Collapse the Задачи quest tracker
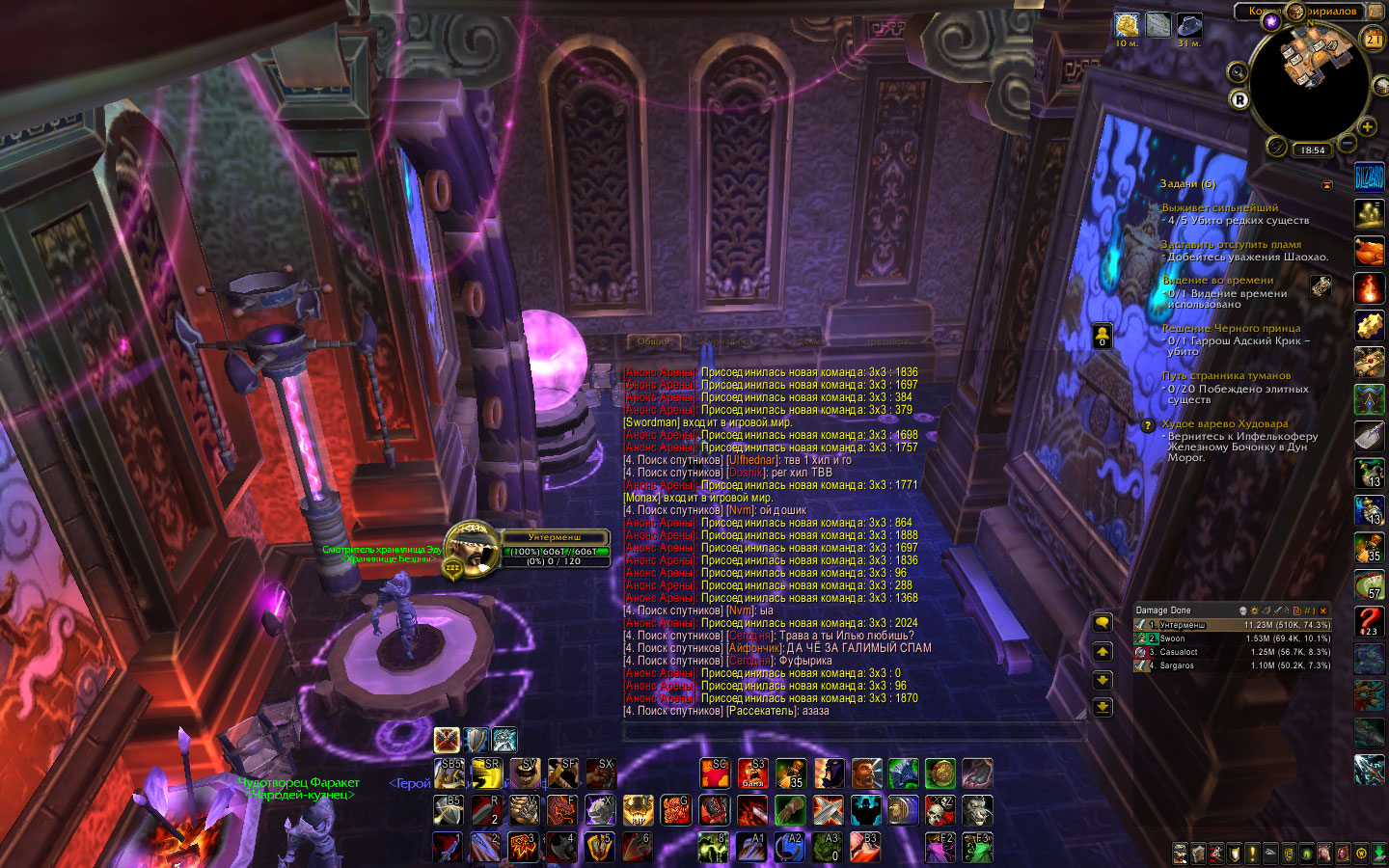This screenshot has height=868, width=1389. point(1326,184)
